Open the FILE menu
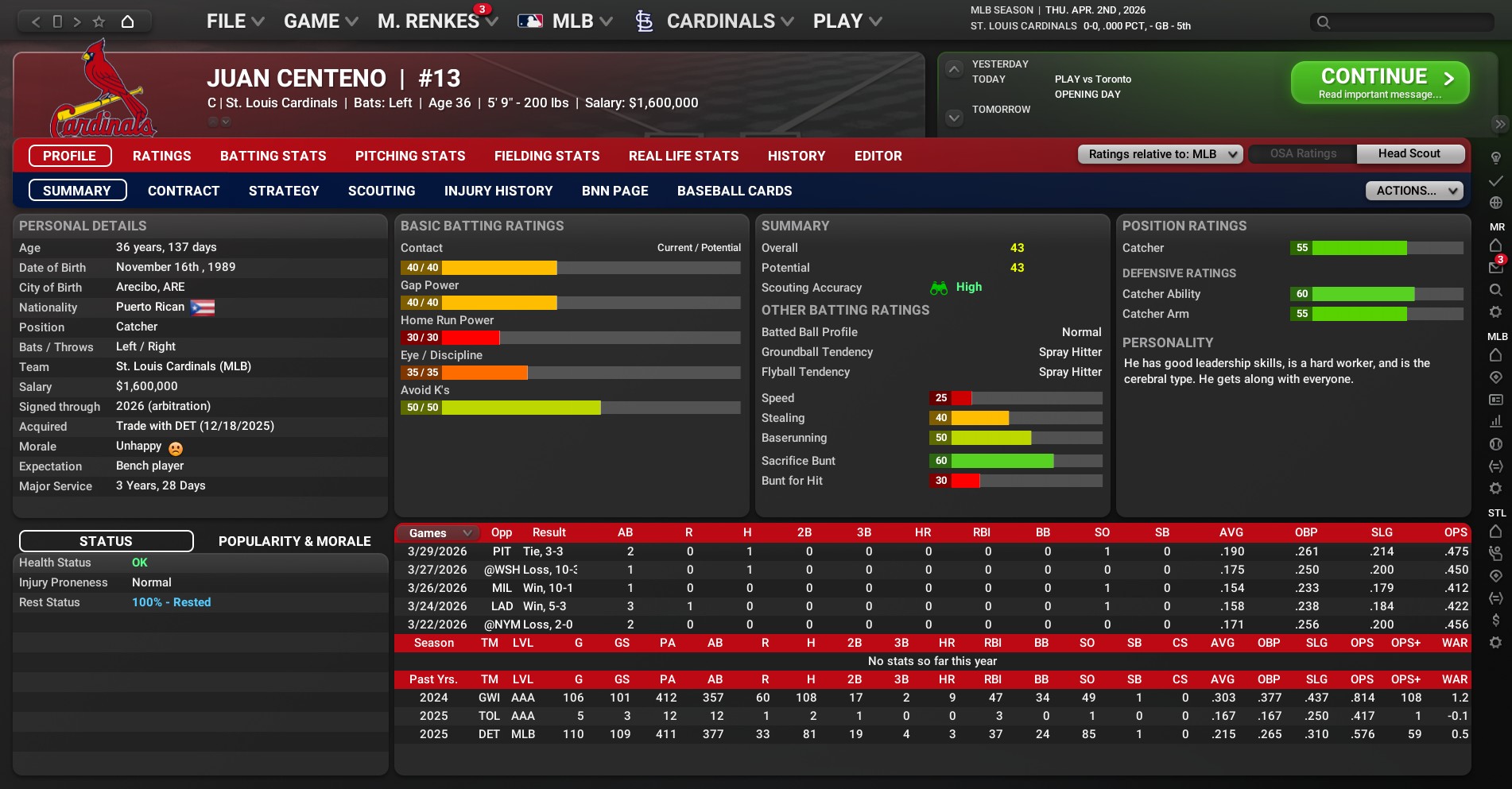The image size is (1512, 789). pyautogui.click(x=235, y=21)
